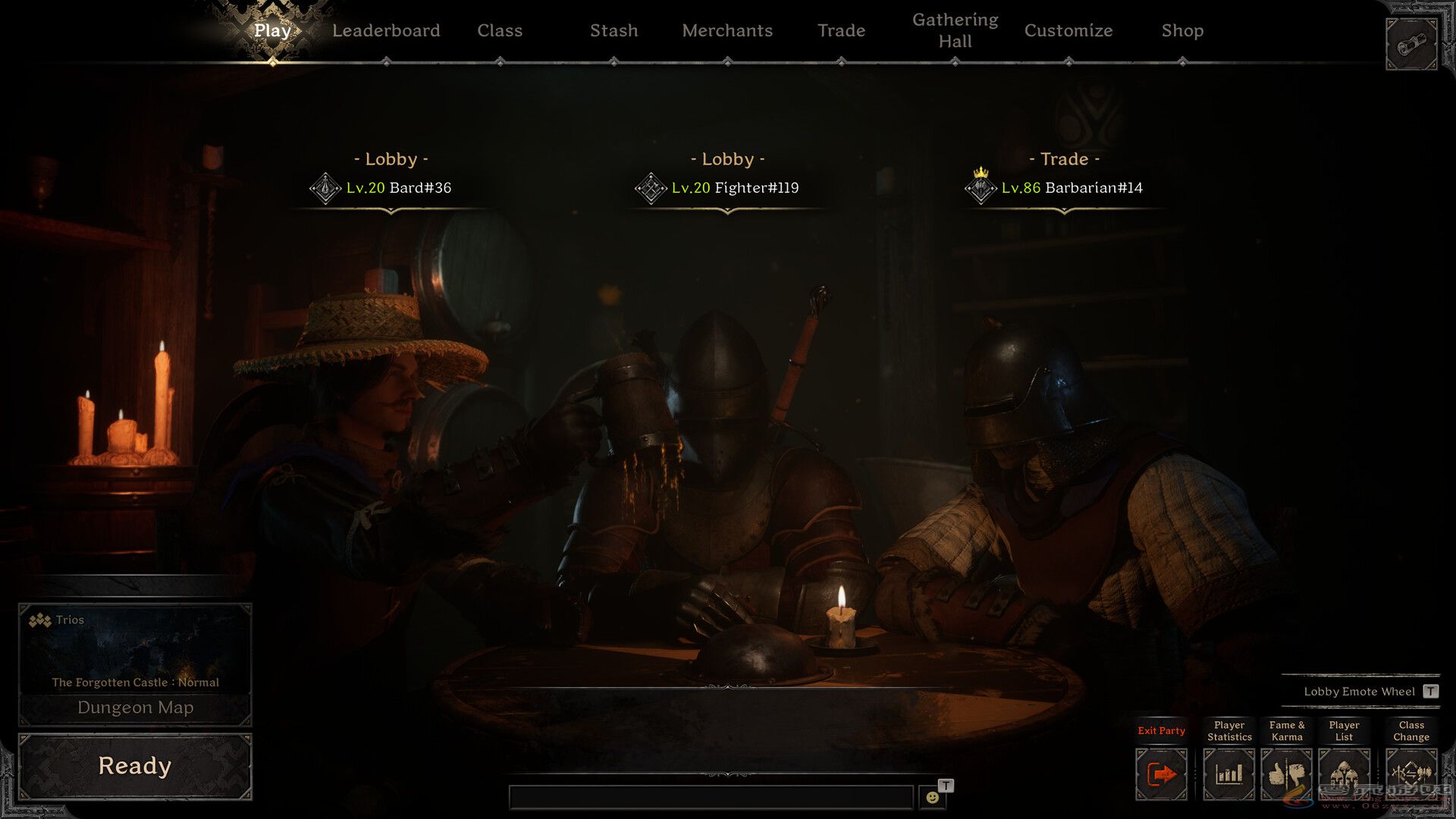Click the Exit Party icon
Image resolution: width=1456 pixels, height=819 pixels.
(x=1161, y=774)
